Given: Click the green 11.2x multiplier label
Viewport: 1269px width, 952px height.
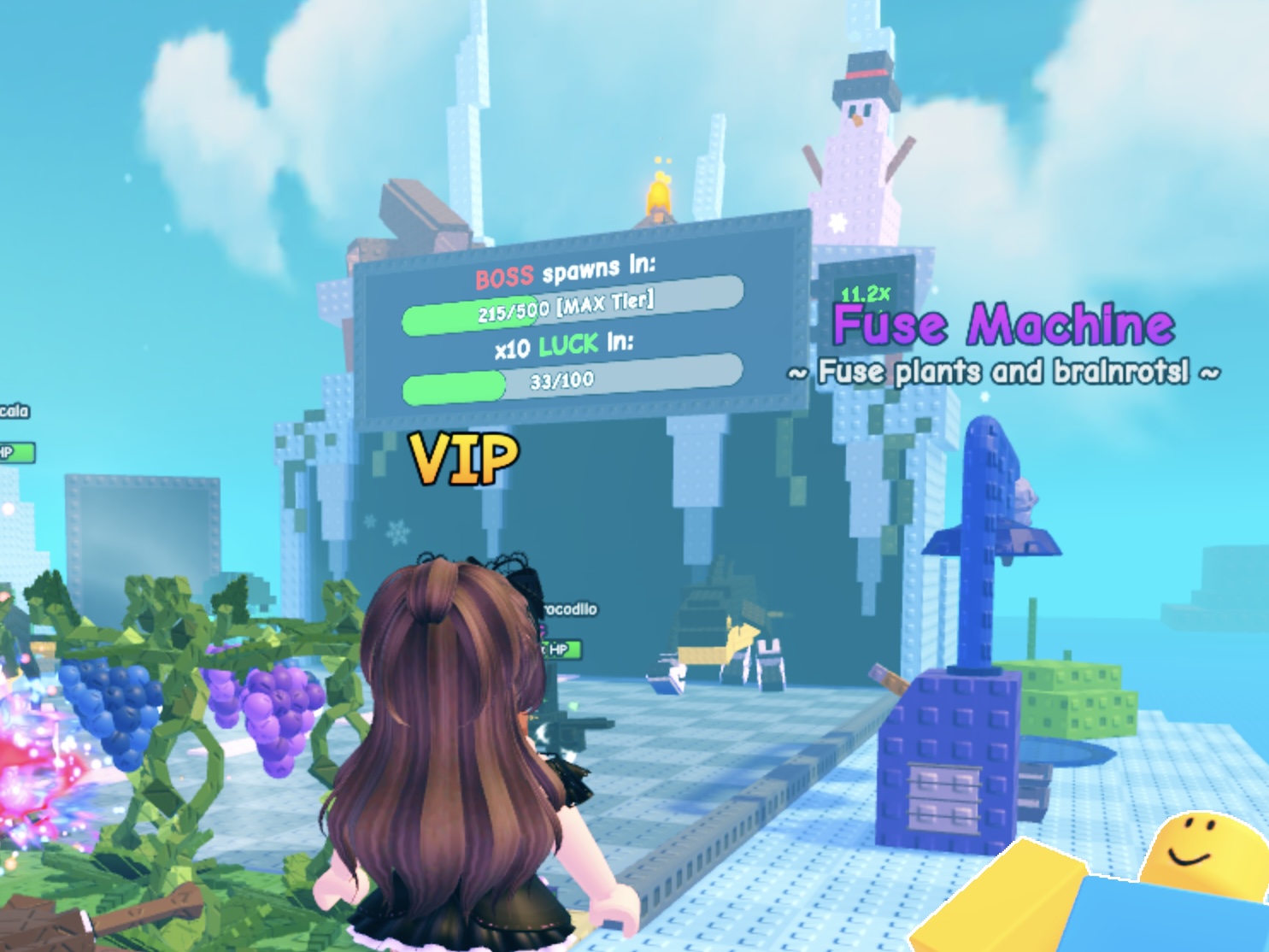Looking at the screenshot, I should pyautogui.click(x=865, y=292).
